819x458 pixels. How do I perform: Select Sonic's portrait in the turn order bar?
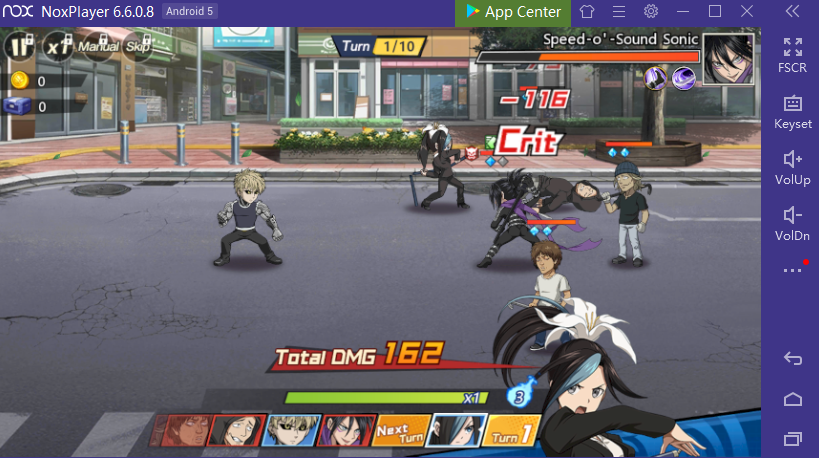[349, 430]
